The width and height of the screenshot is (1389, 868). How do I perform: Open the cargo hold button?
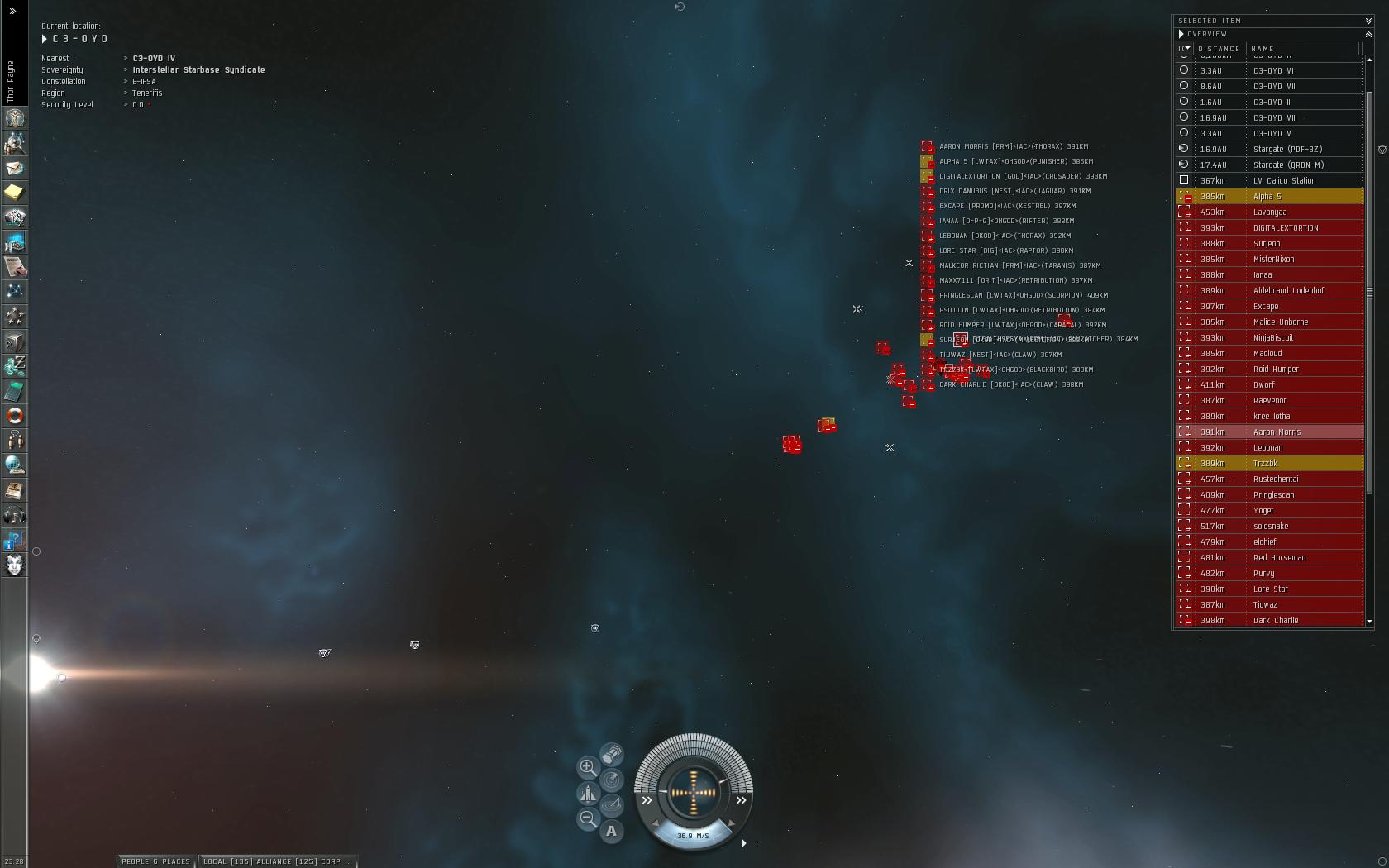tap(612, 755)
